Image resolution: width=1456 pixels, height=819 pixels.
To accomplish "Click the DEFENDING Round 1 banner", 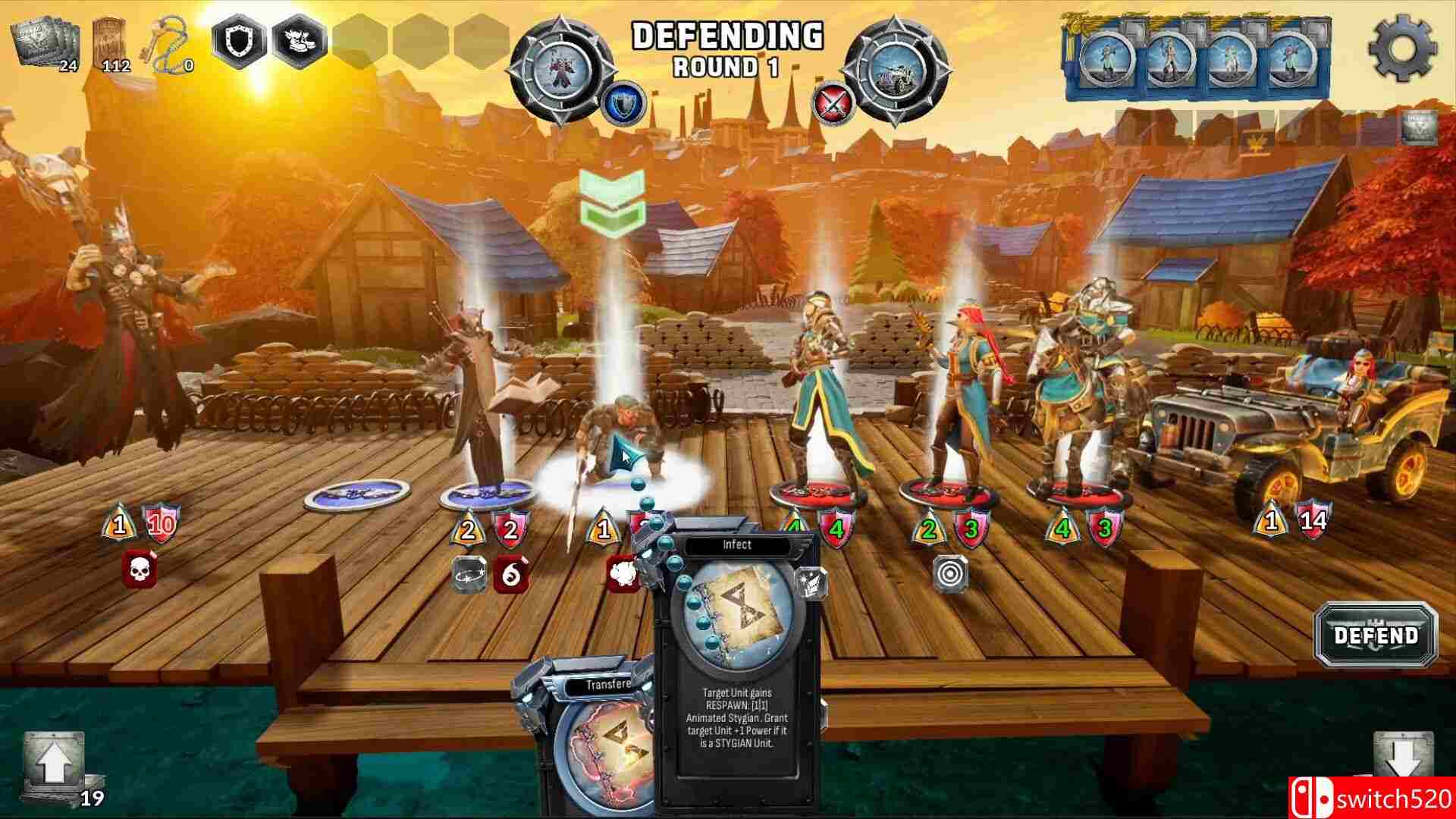I will tap(726, 47).
